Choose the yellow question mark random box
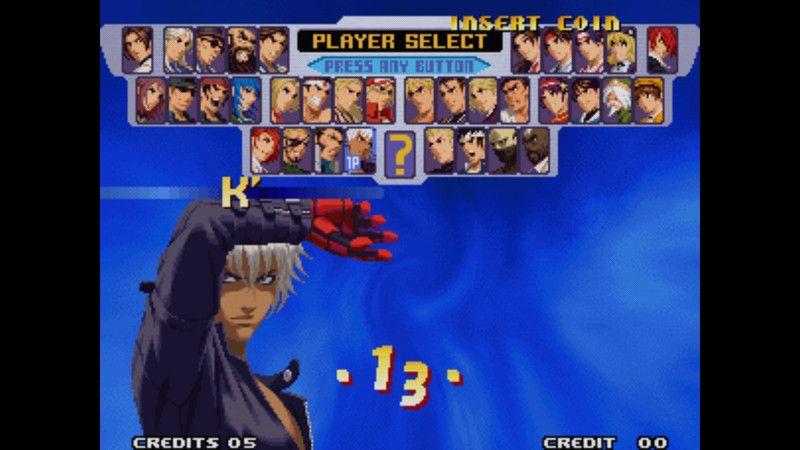 [400, 152]
